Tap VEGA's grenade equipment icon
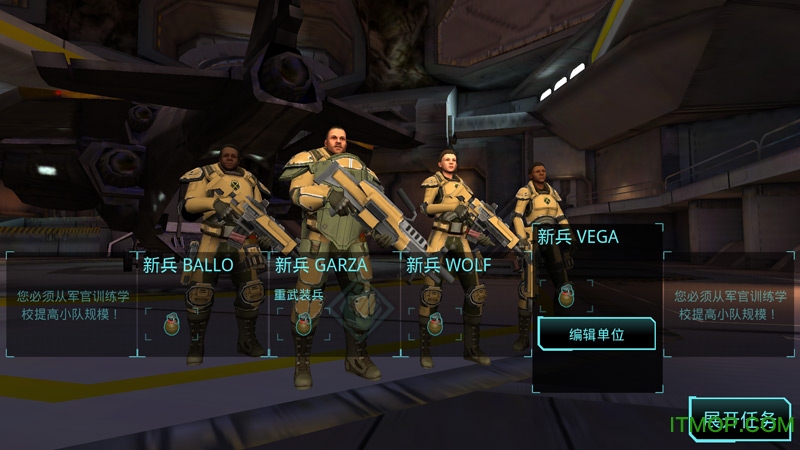 [566, 295]
